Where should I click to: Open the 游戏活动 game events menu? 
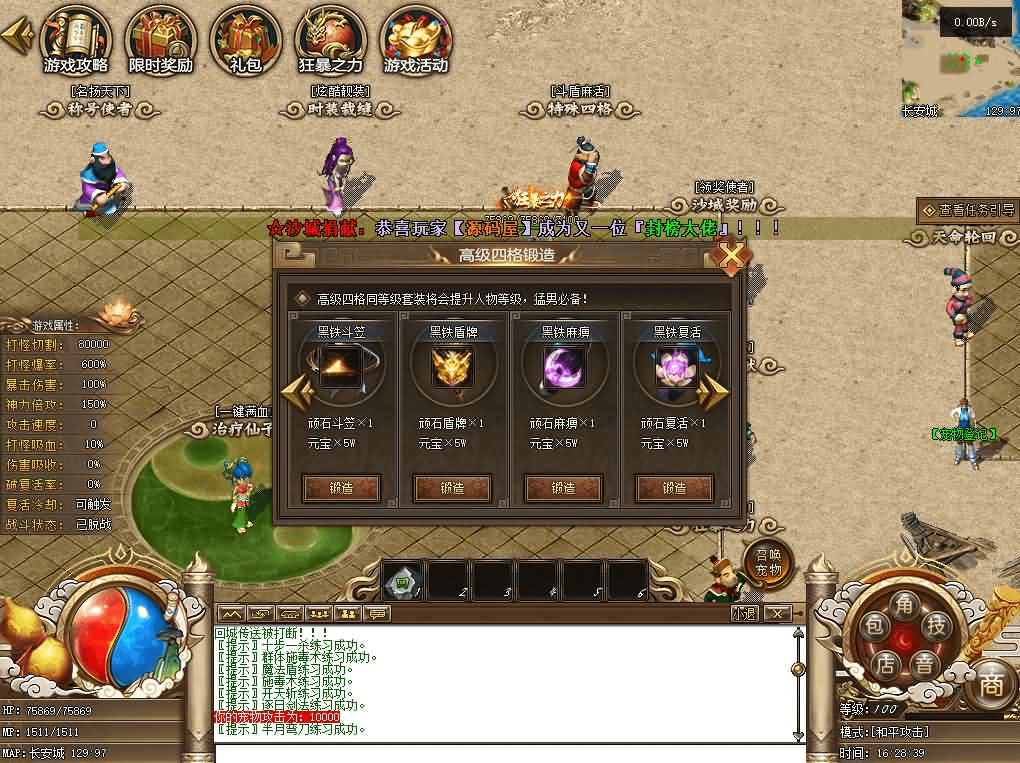click(416, 40)
